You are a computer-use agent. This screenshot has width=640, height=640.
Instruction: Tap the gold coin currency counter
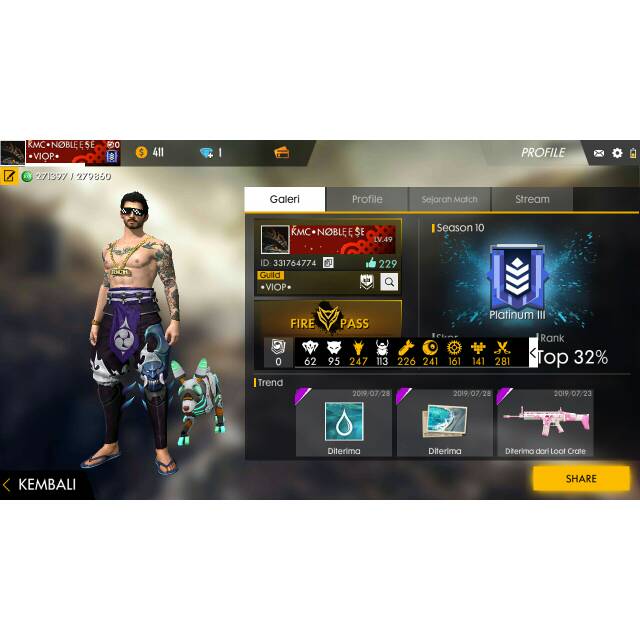(x=150, y=153)
